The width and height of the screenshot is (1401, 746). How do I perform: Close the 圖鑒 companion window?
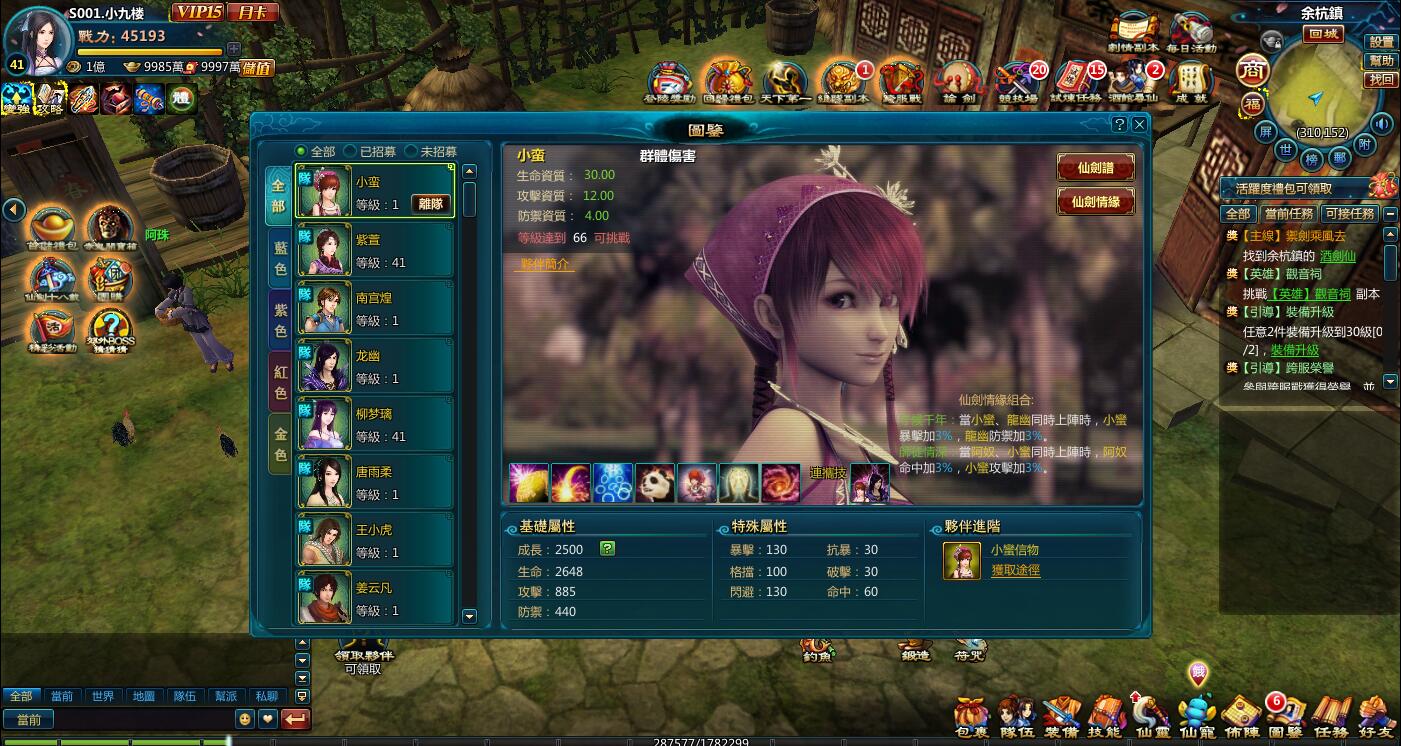click(1139, 125)
